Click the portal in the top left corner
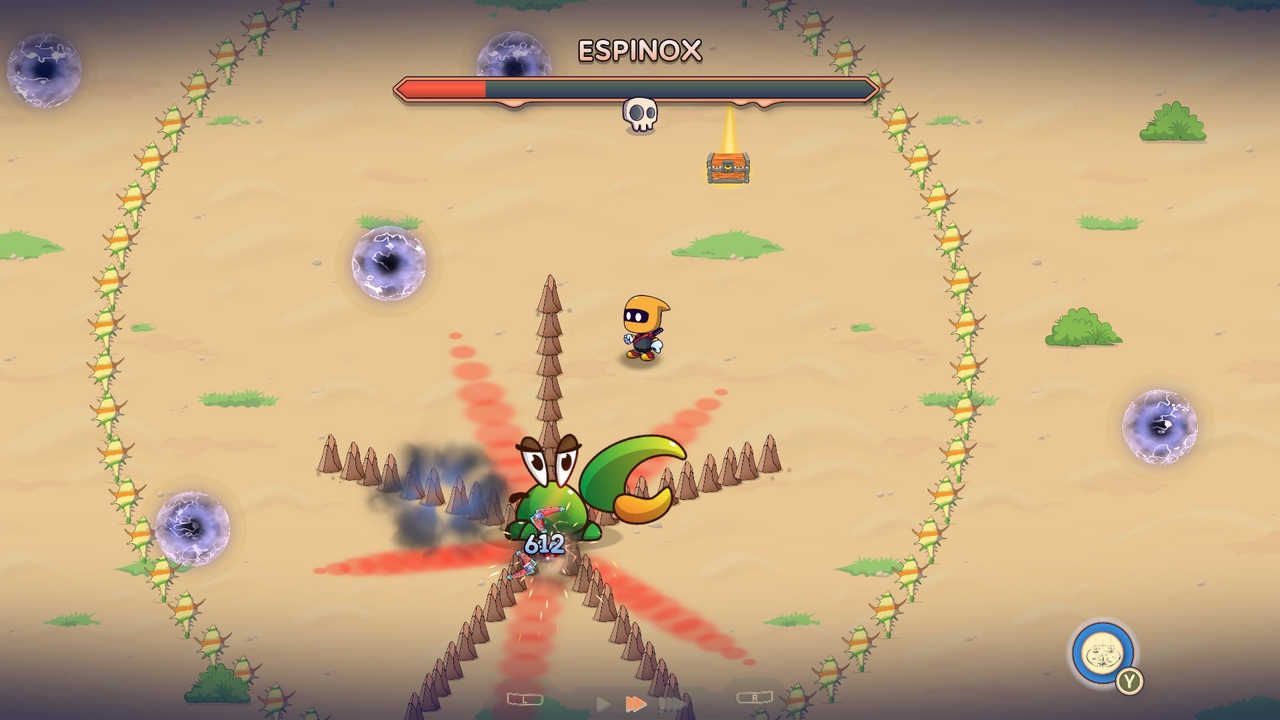The width and height of the screenshot is (1280, 720). click(42, 71)
